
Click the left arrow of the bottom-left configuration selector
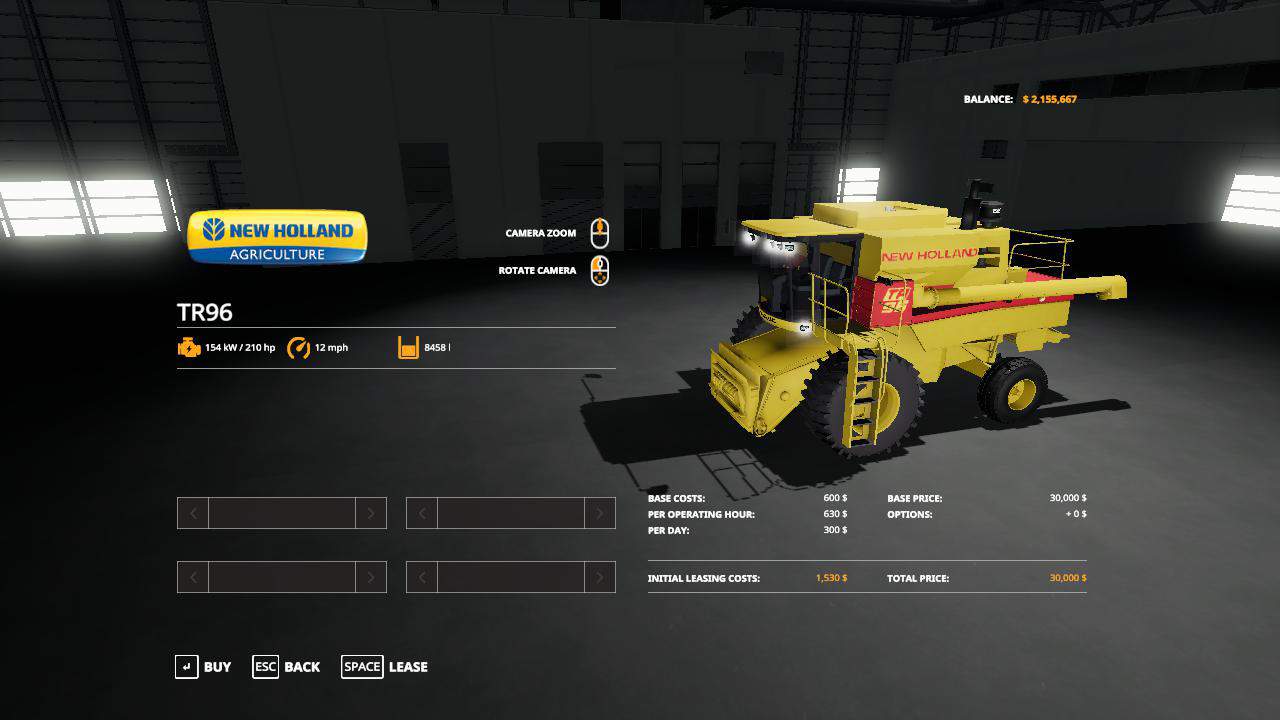(192, 577)
